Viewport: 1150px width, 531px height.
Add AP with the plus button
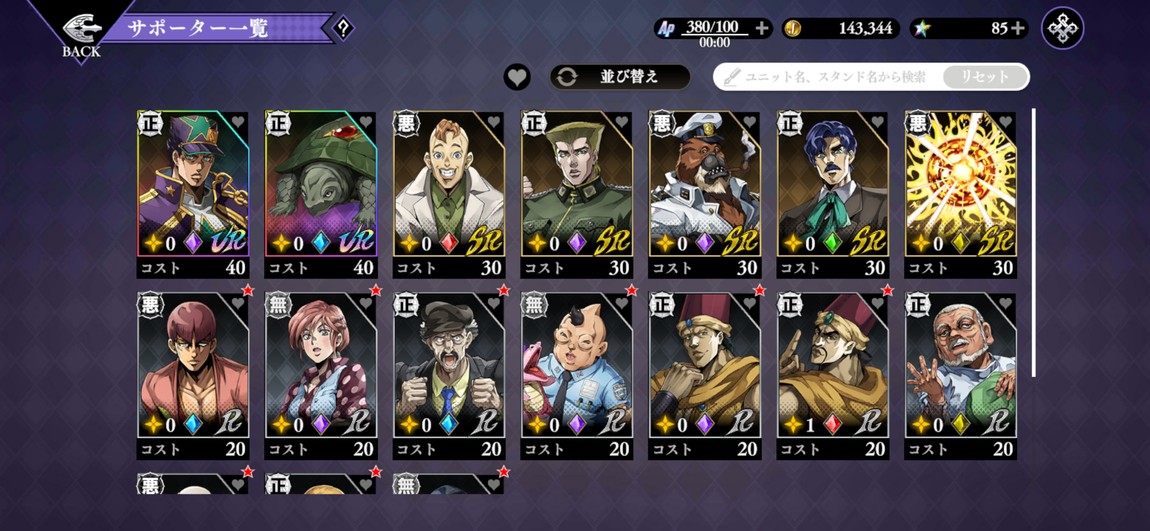(x=762, y=28)
